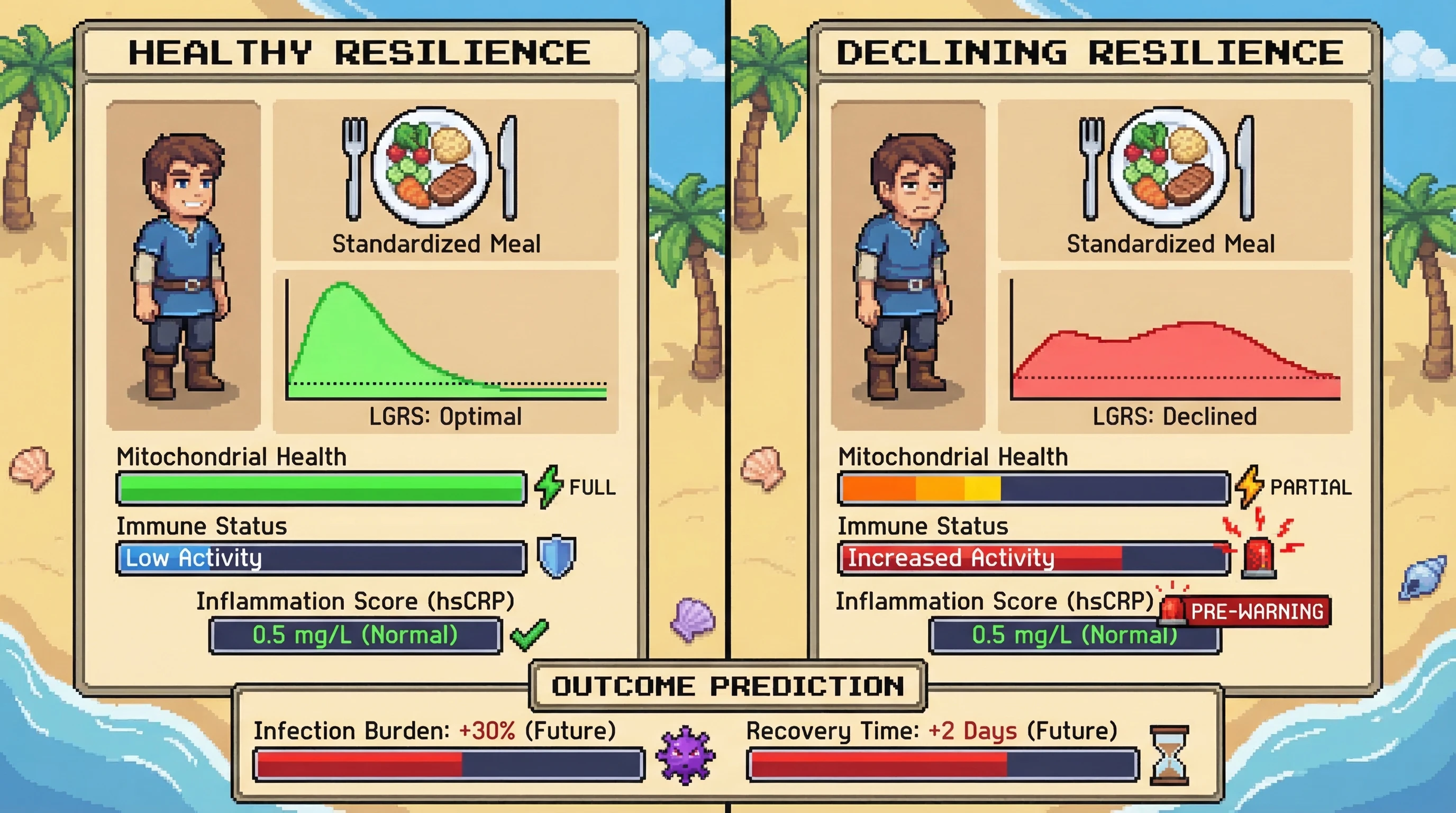Select the Declining Resilience title banner
This screenshot has height=813, width=1456.
[1090, 52]
